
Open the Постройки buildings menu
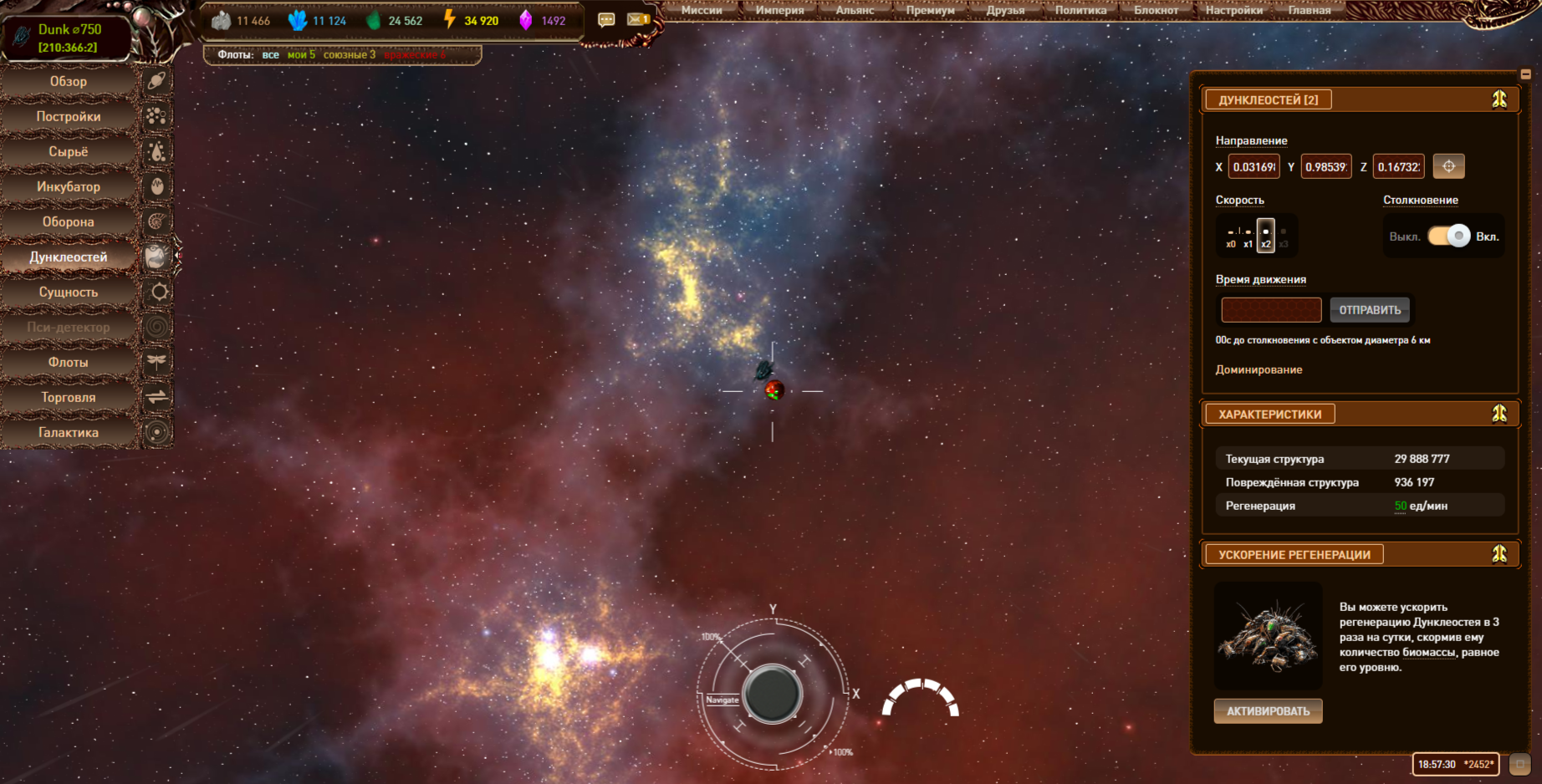(x=69, y=116)
